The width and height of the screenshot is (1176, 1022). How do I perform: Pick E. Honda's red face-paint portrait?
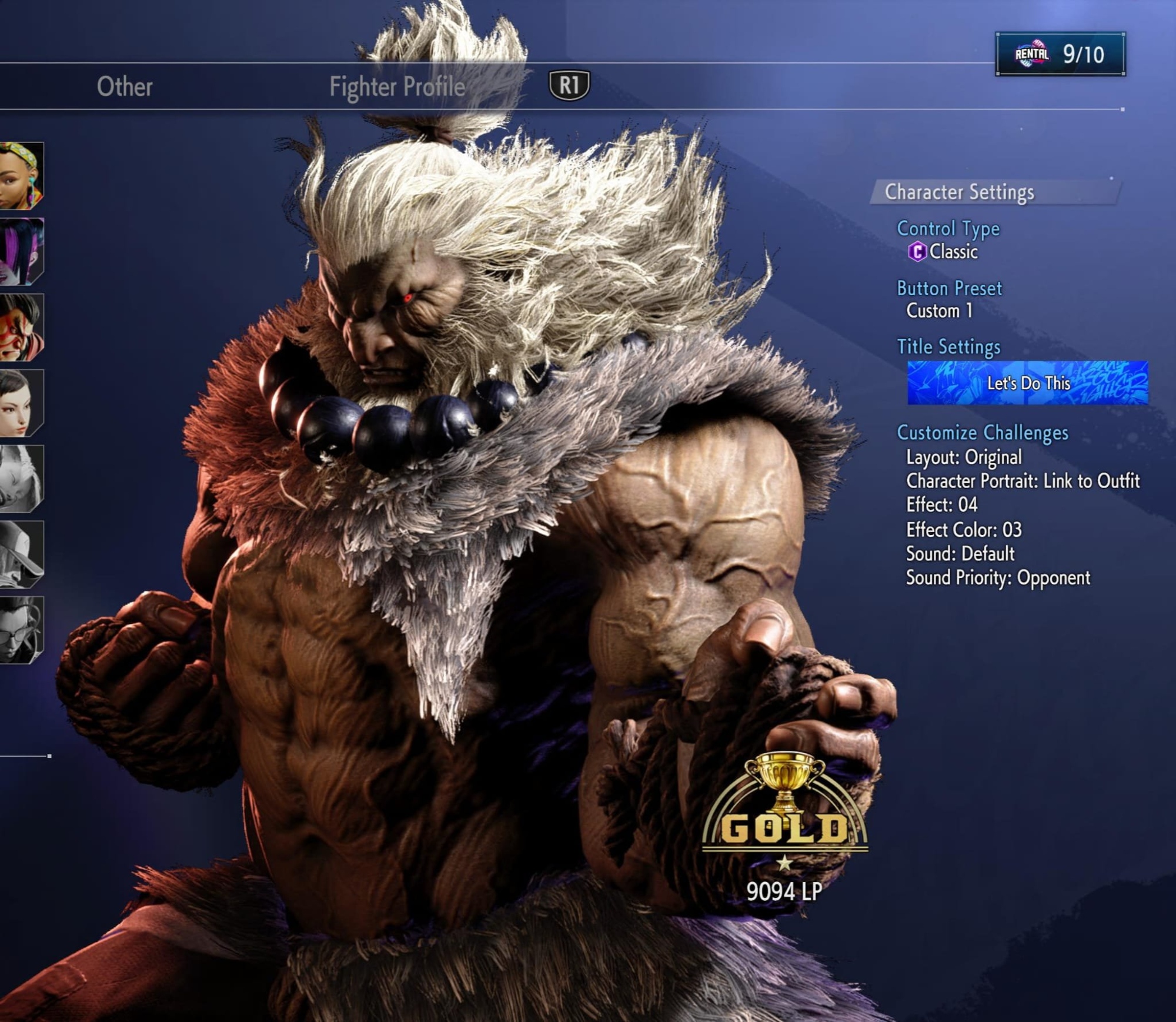pos(22,327)
